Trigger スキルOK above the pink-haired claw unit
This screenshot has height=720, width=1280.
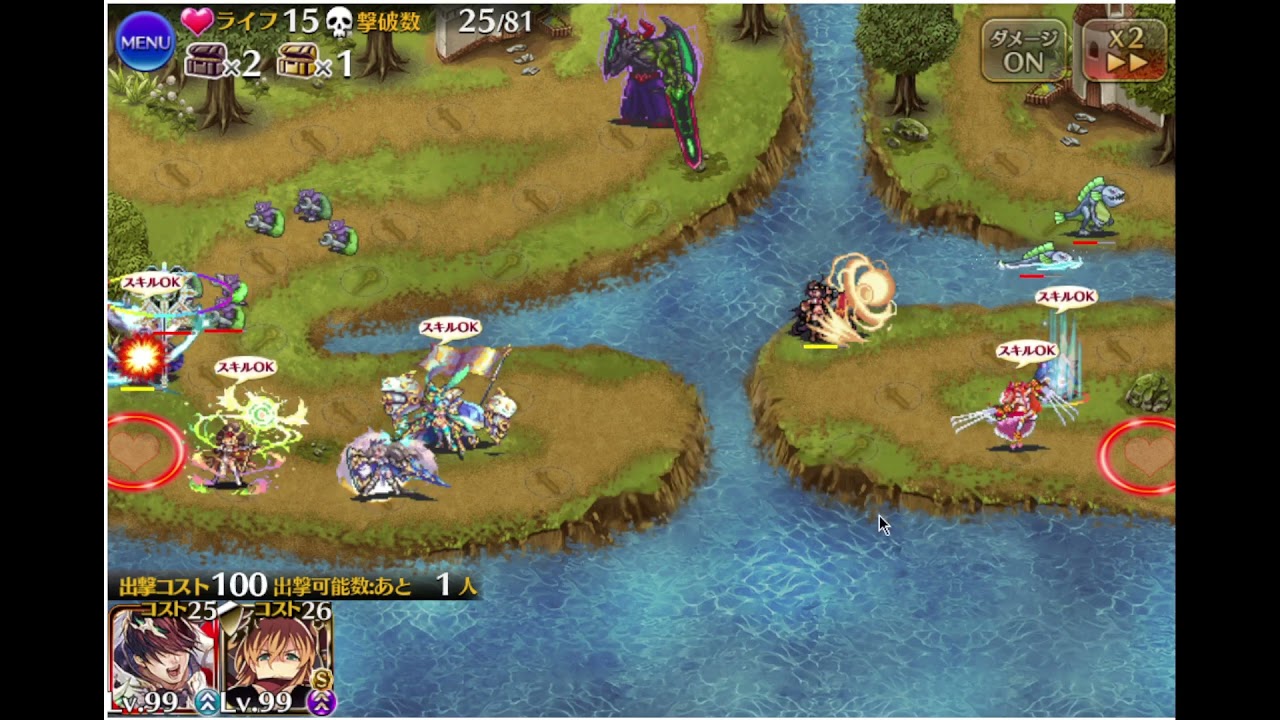pos(1027,351)
